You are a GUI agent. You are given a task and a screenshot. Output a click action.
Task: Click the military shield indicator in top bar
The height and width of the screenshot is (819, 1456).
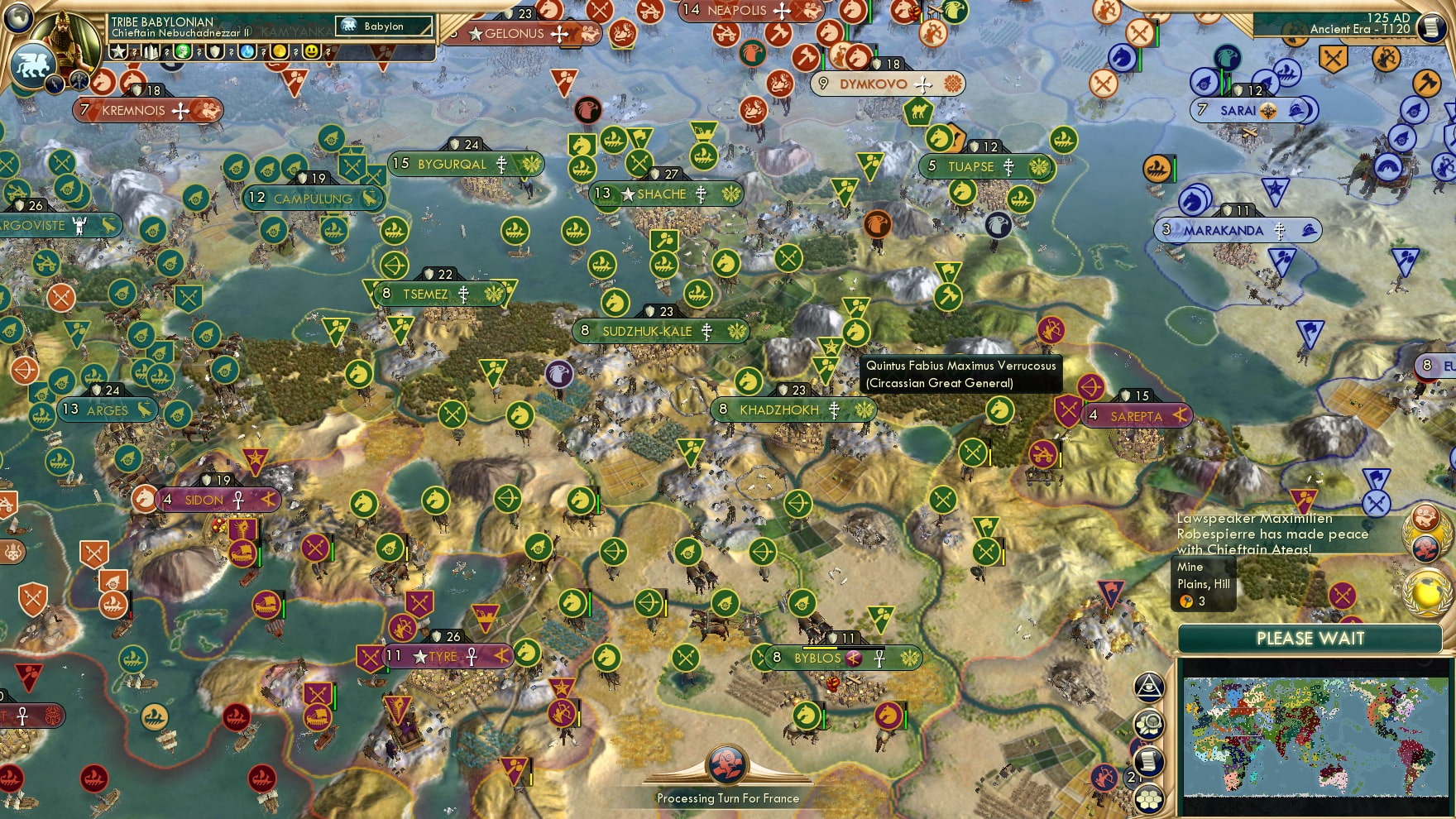click(x=215, y=53)
